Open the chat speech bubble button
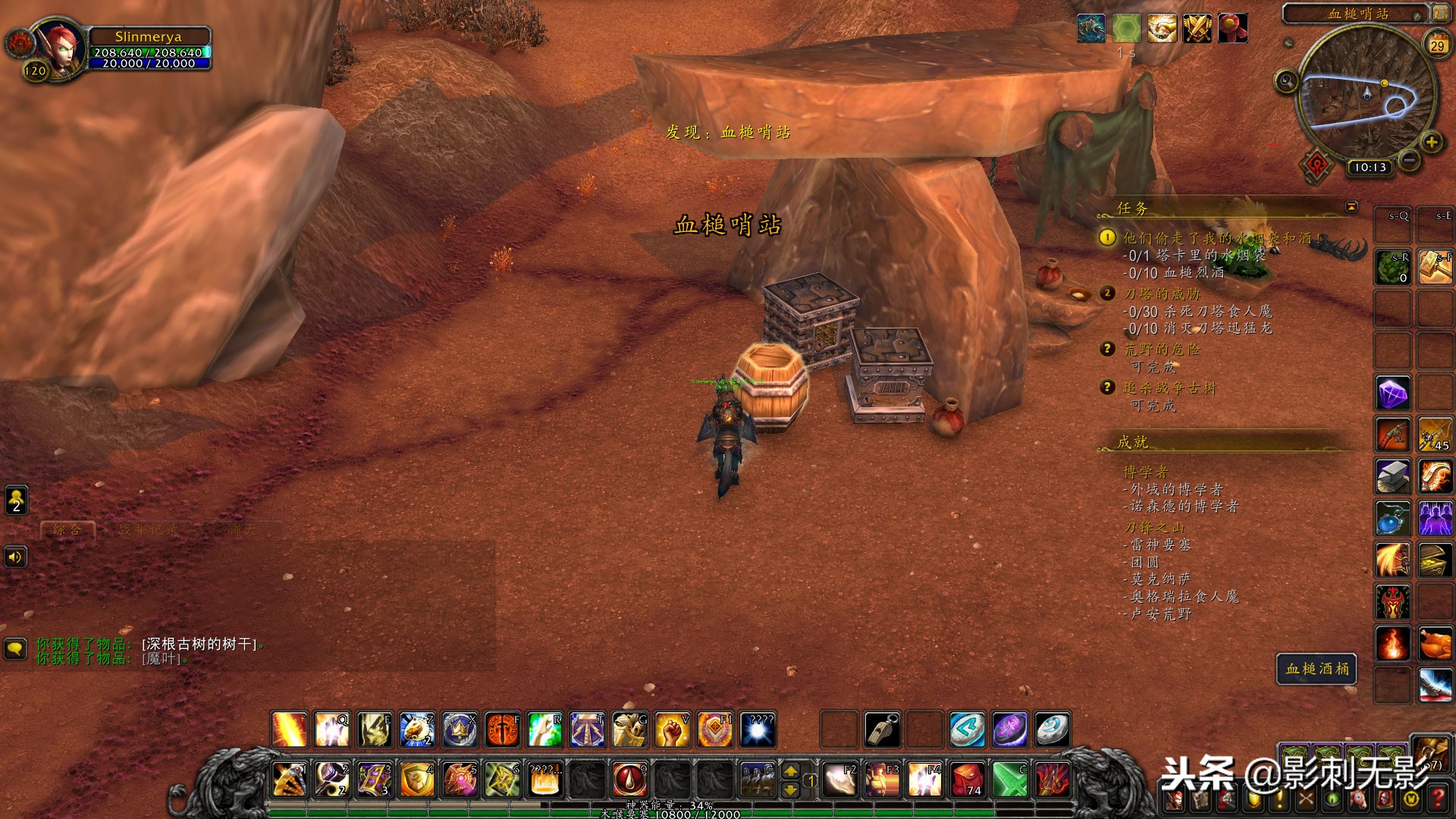 [x=15, y=648]
